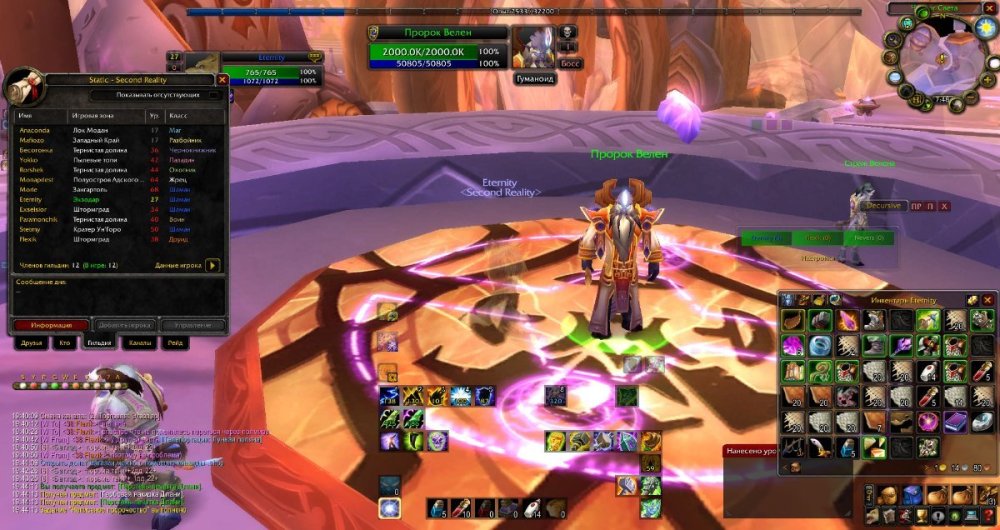Select the Пророк Велен target portrait
The height and width of the screenshot is (530, 1000).
point(532,47)
